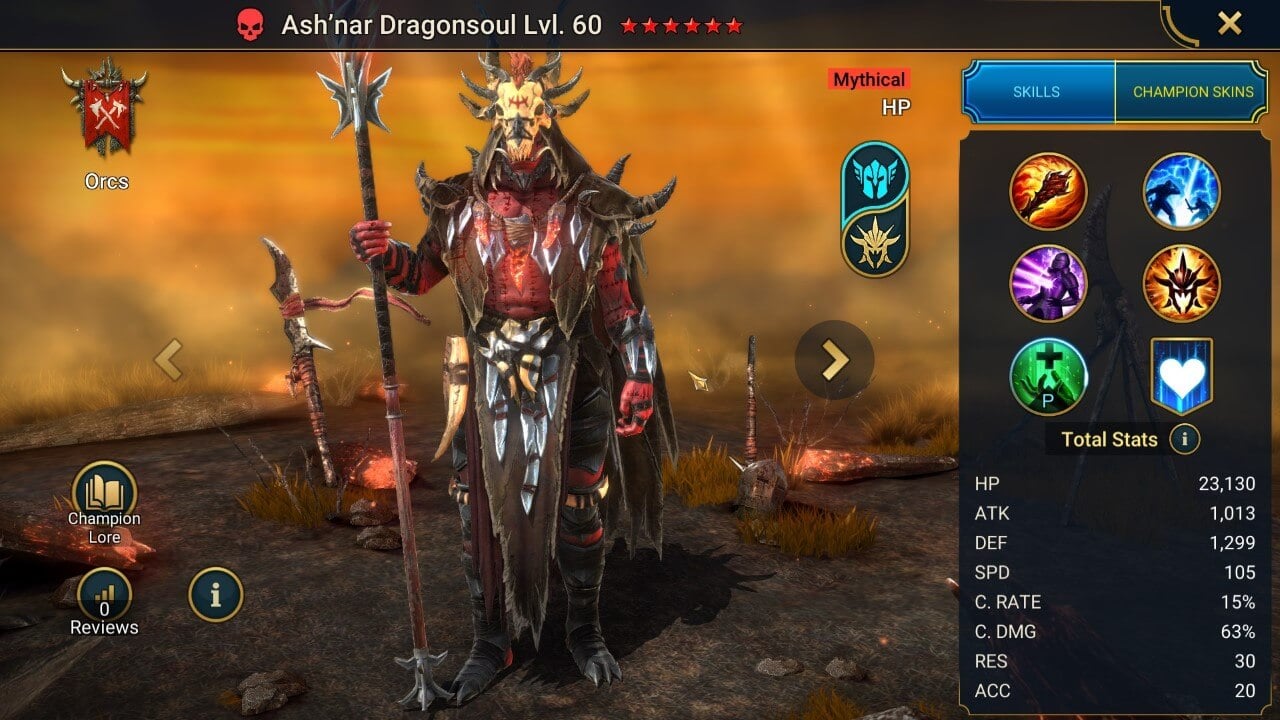This screenshot has height=720, width=1280.
Task: Click the lightning attack skill icon
Action: 1181,192
